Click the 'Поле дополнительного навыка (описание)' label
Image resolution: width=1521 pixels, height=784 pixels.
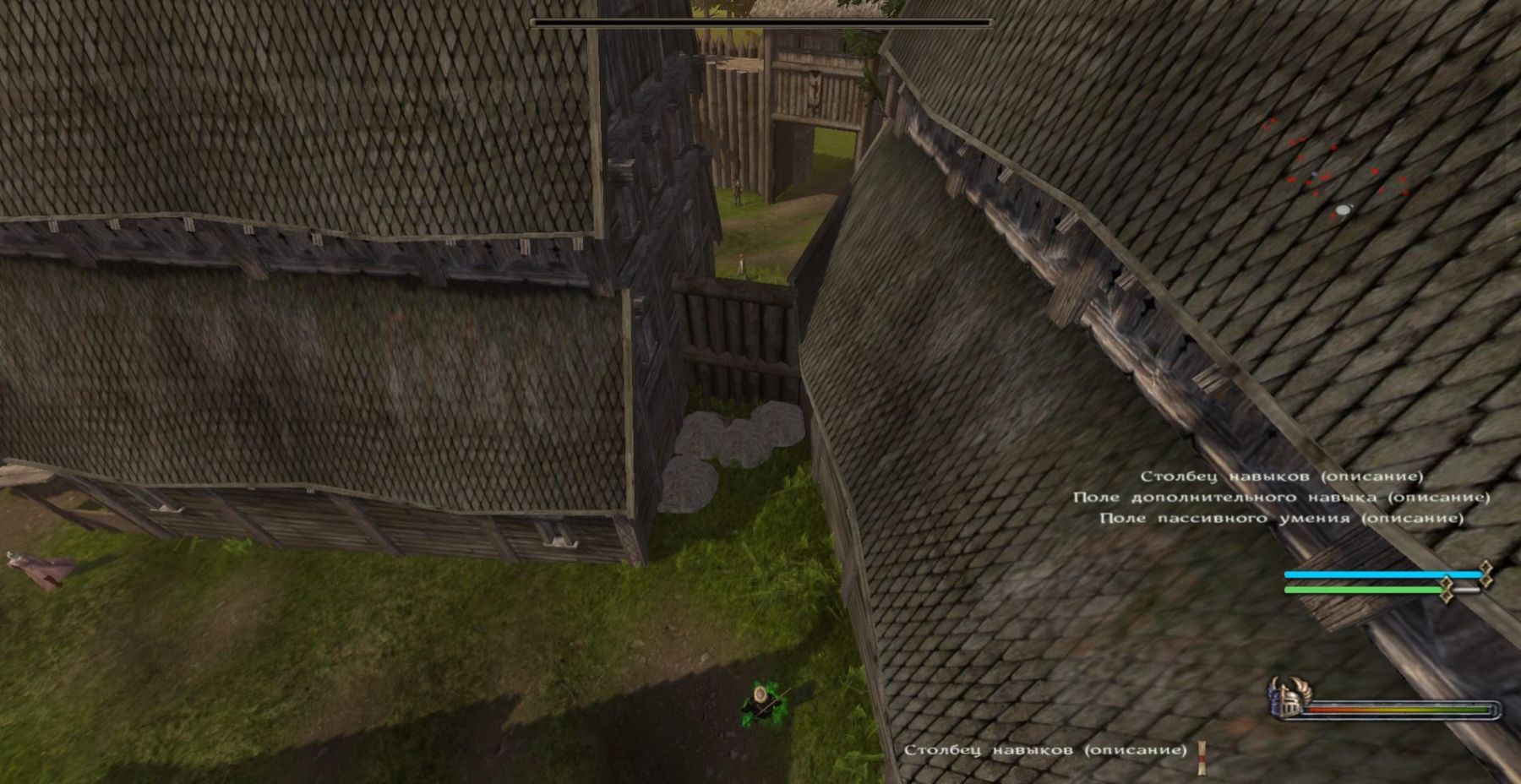click(1281, 498)
